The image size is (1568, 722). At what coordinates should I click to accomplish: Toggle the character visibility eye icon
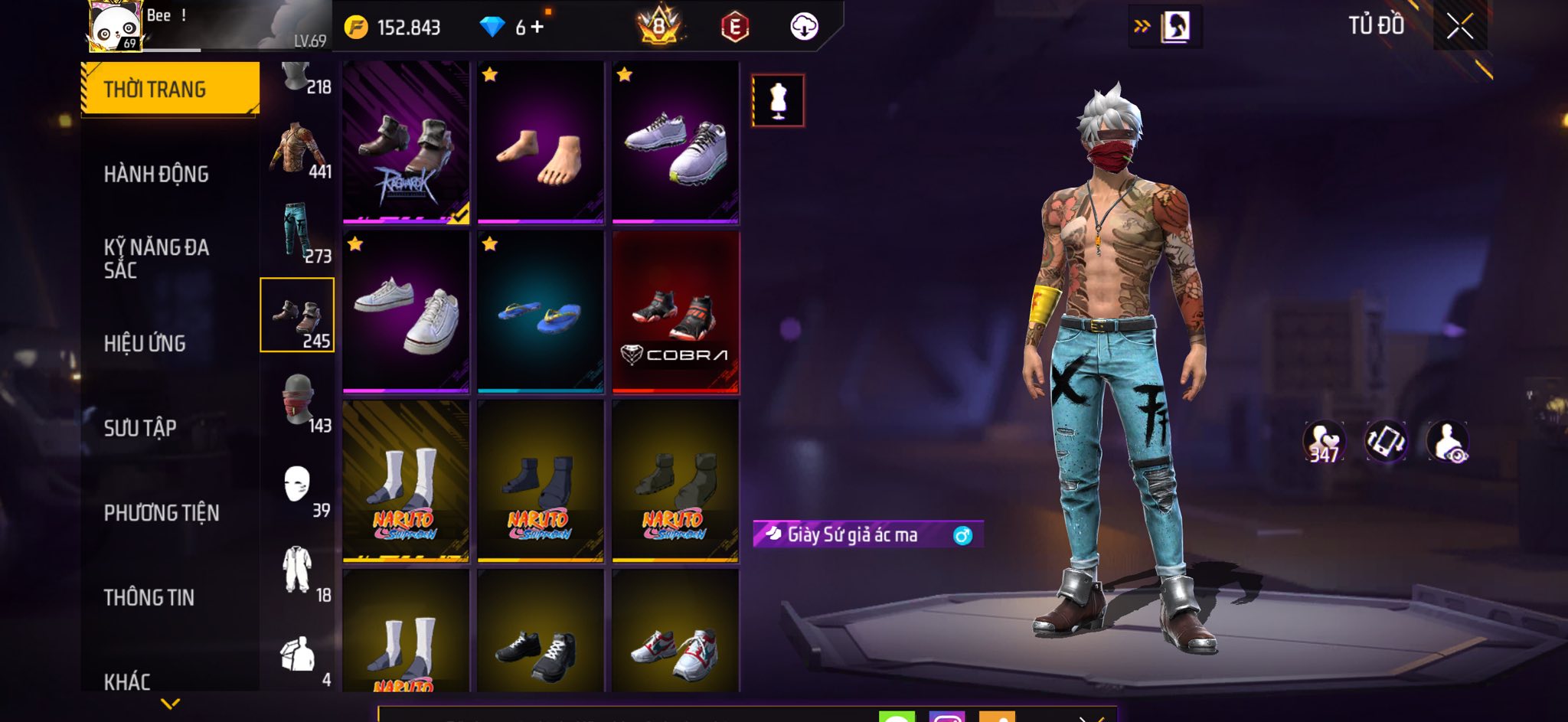point(1447,442)
